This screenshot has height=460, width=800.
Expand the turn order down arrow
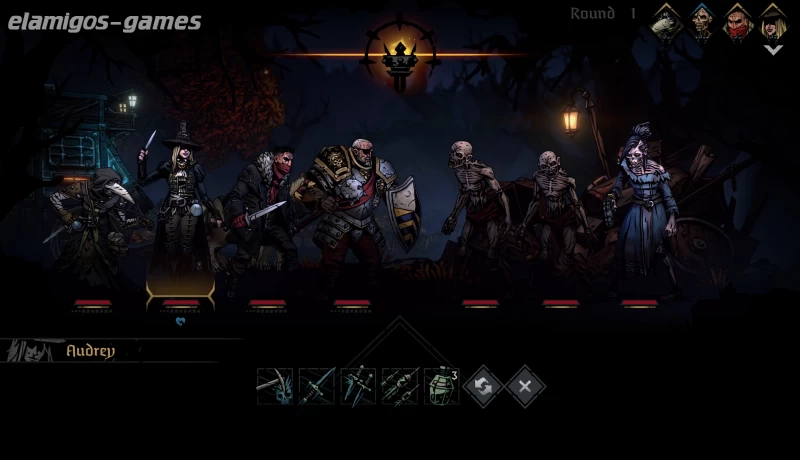(x=773, y=49)
